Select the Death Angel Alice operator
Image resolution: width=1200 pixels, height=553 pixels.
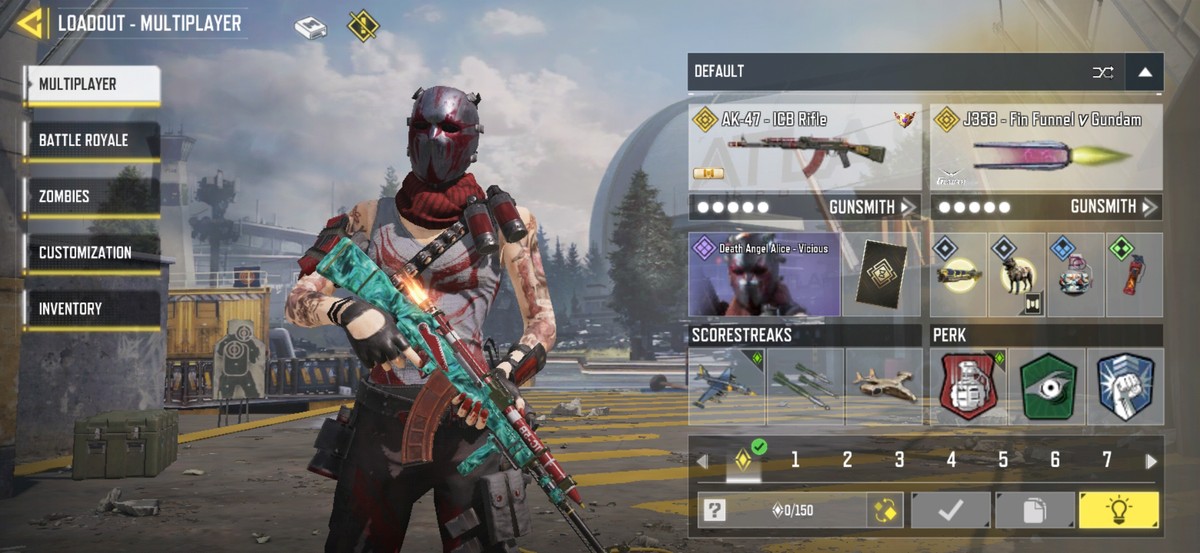(x=765, y=275)
